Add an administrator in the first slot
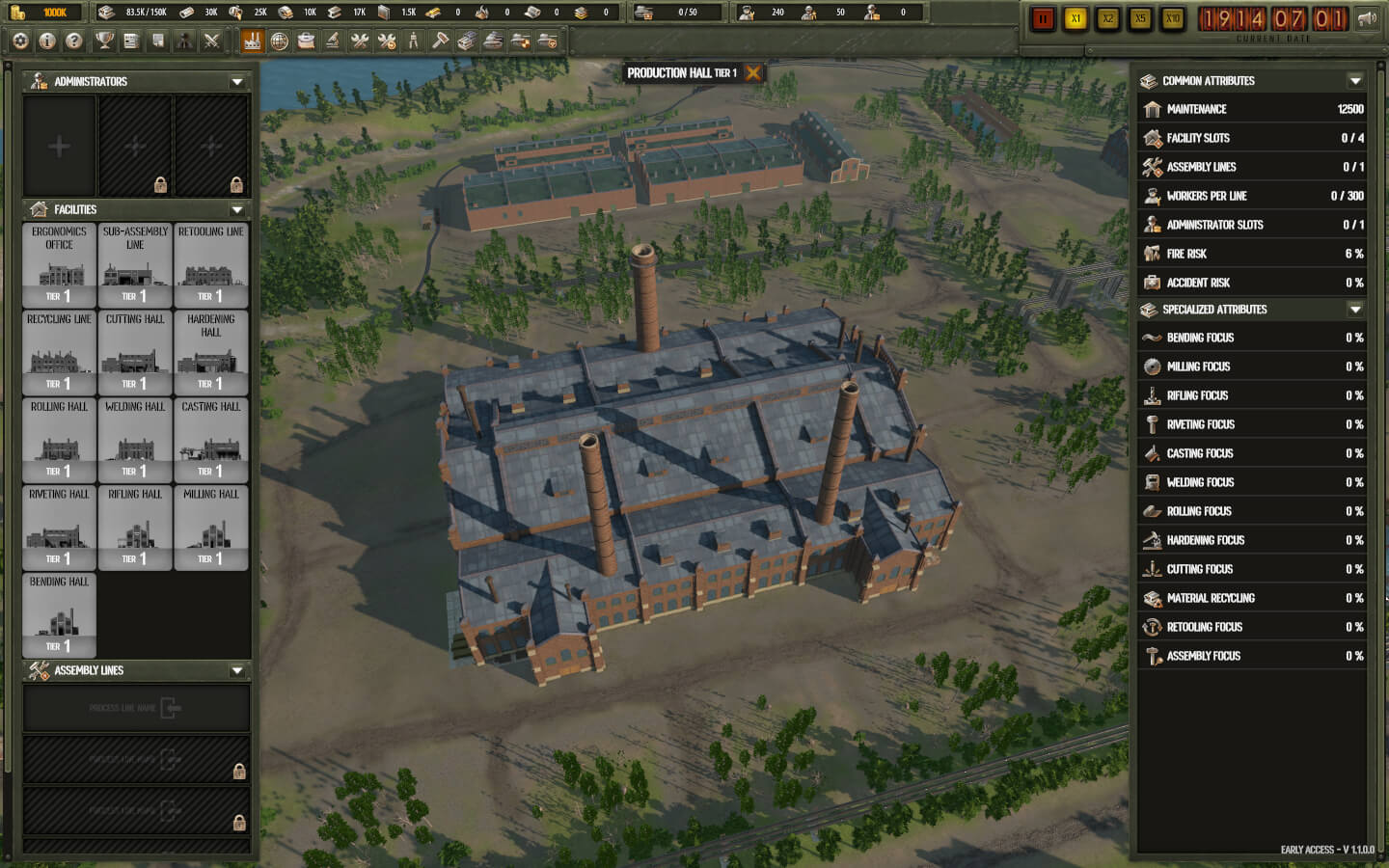This screenshot has height=868, width=1389. click(59, 145)
